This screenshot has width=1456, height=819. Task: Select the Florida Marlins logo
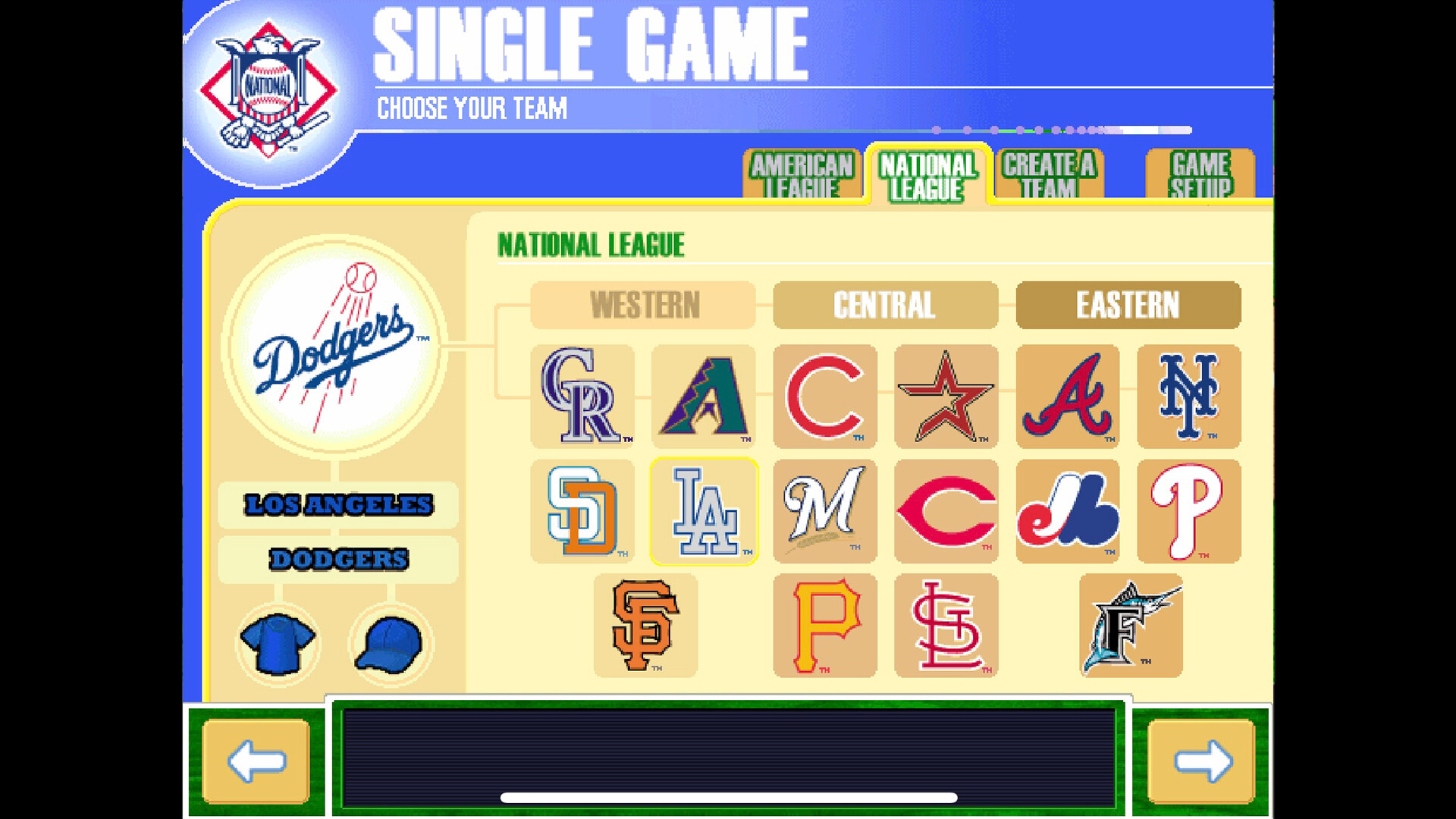(1130, 626)
